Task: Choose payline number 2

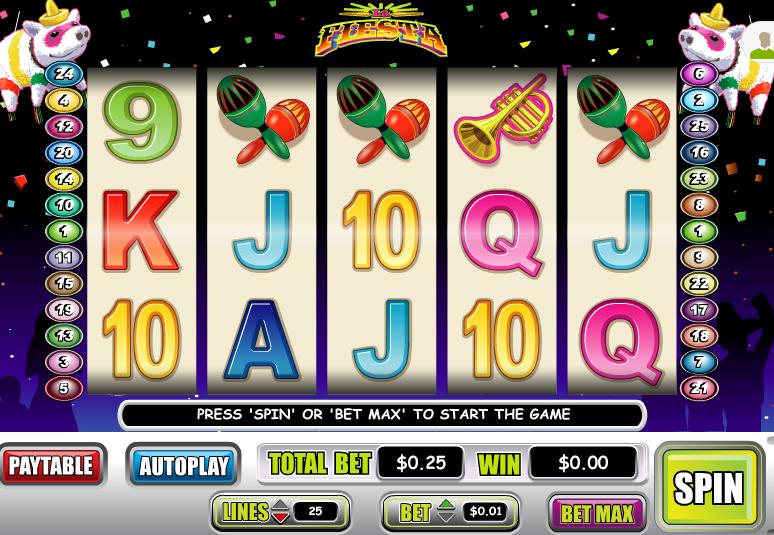Action: coord(698,100)
